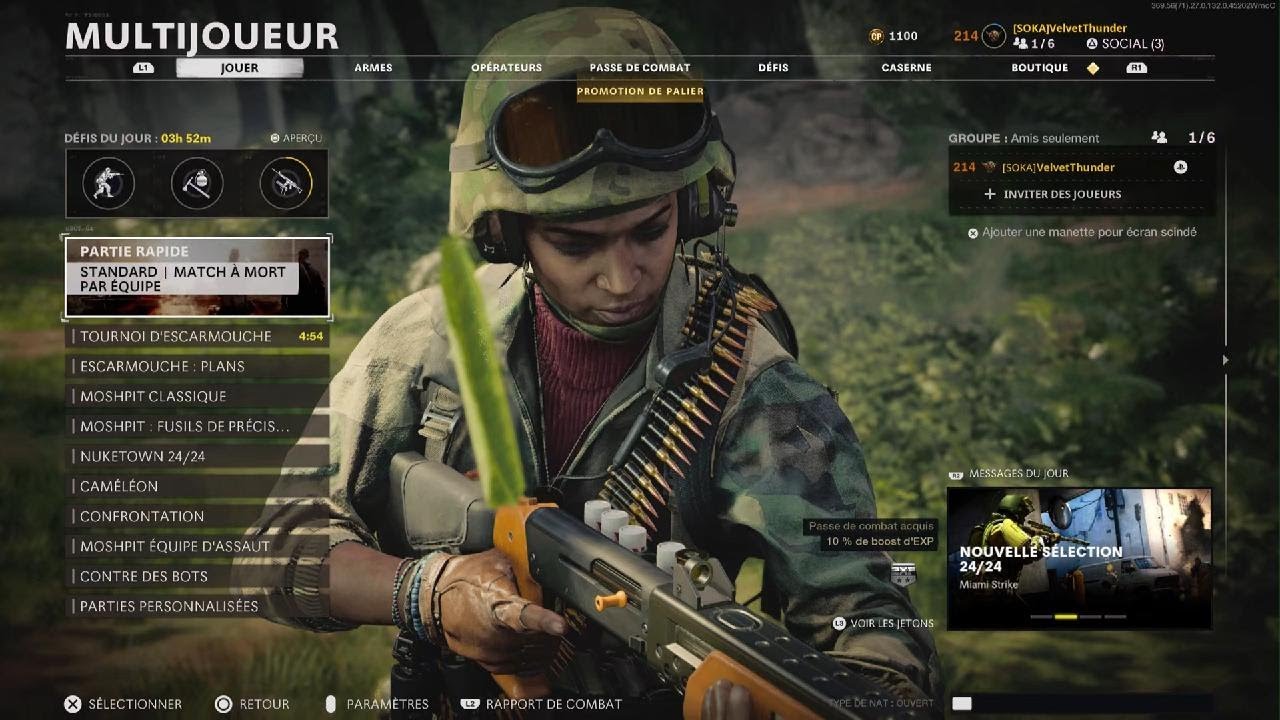Viewport: 1280px width, 720px height.
Task: Open the Social friends list
Action: tap(1125, 44)
